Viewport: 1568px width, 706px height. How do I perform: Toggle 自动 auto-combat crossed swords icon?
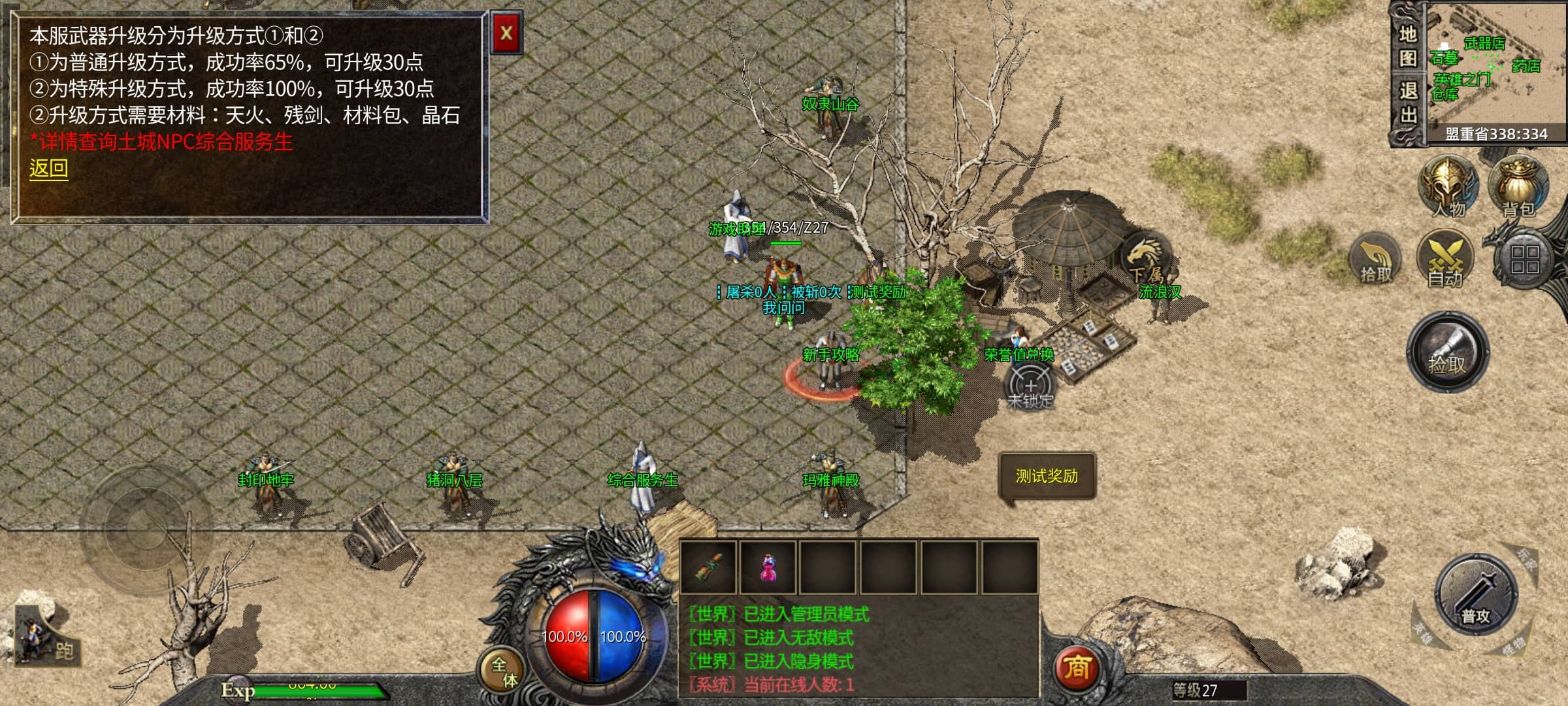pos(1445,260)
